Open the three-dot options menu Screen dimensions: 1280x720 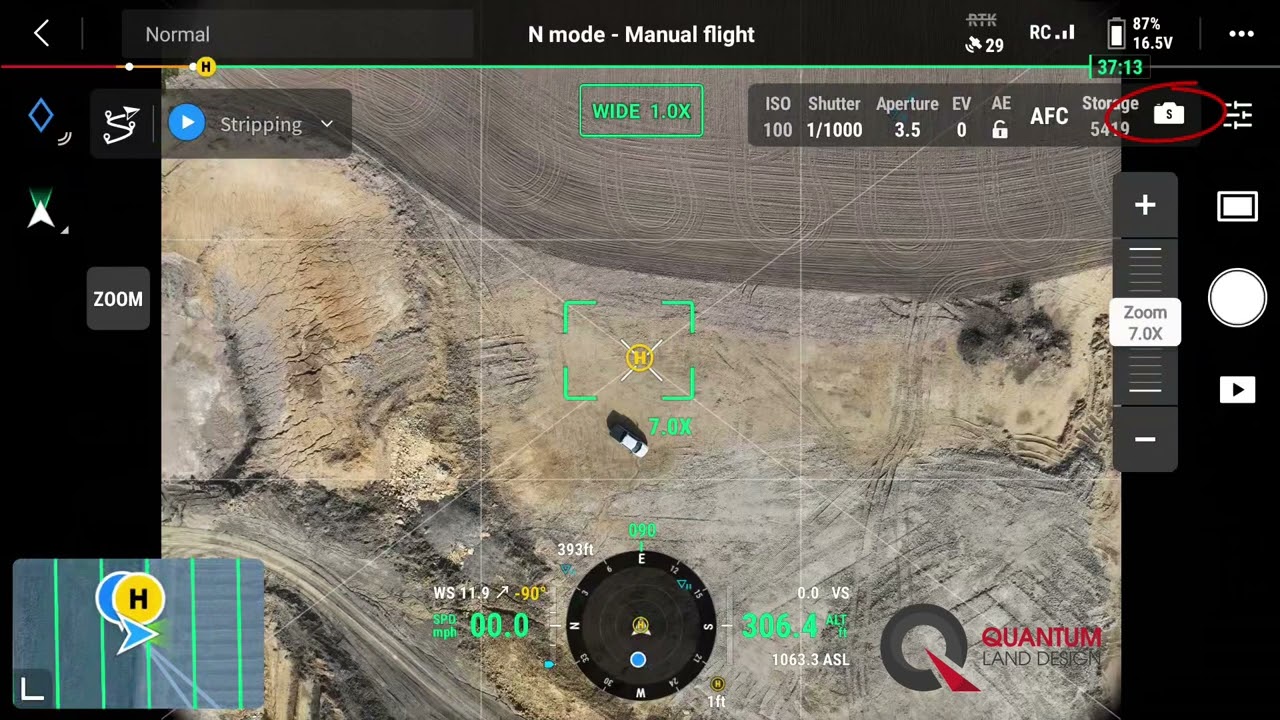[1242, 33]
